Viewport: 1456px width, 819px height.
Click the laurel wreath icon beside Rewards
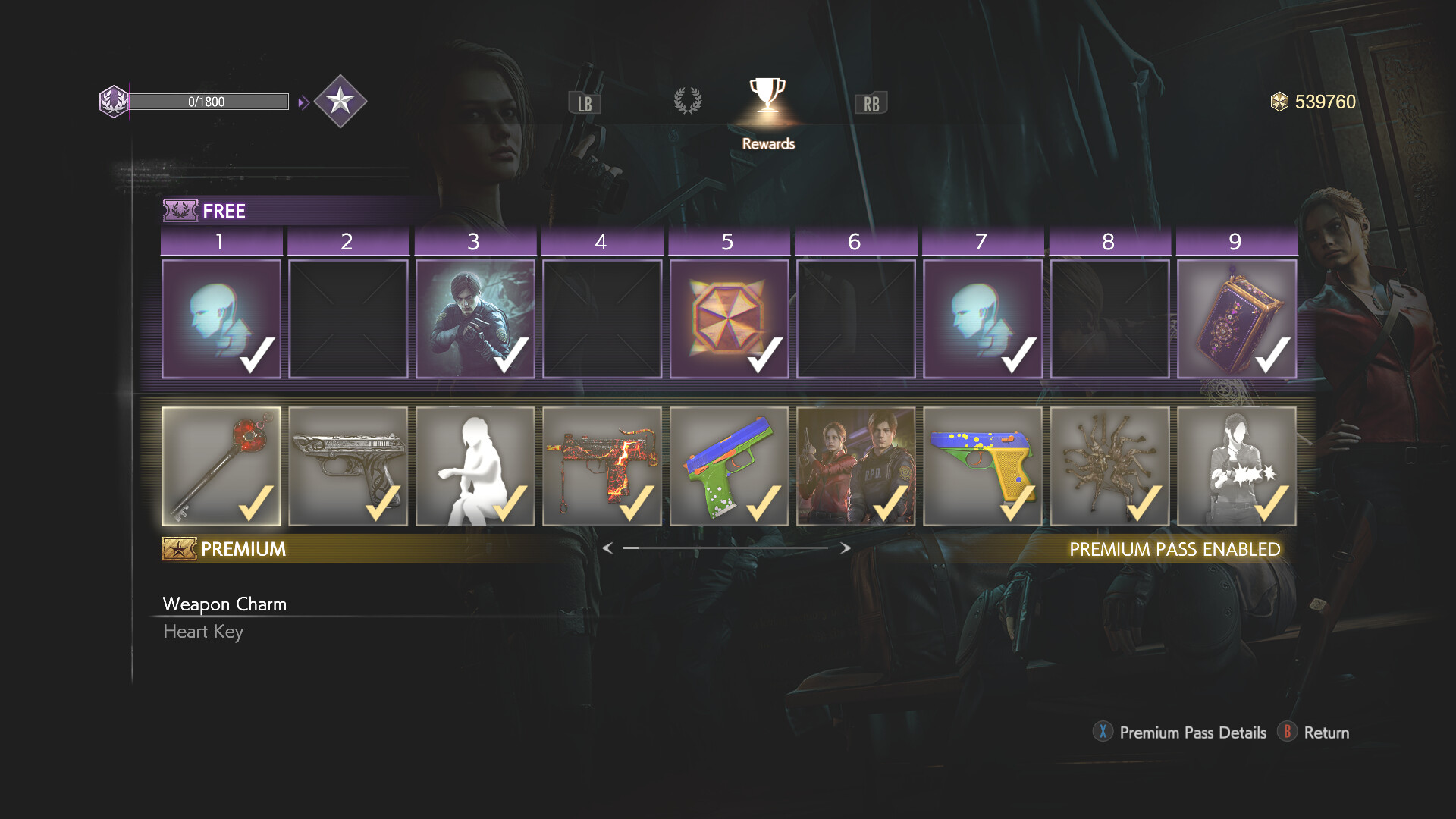[x=689, y=101]
